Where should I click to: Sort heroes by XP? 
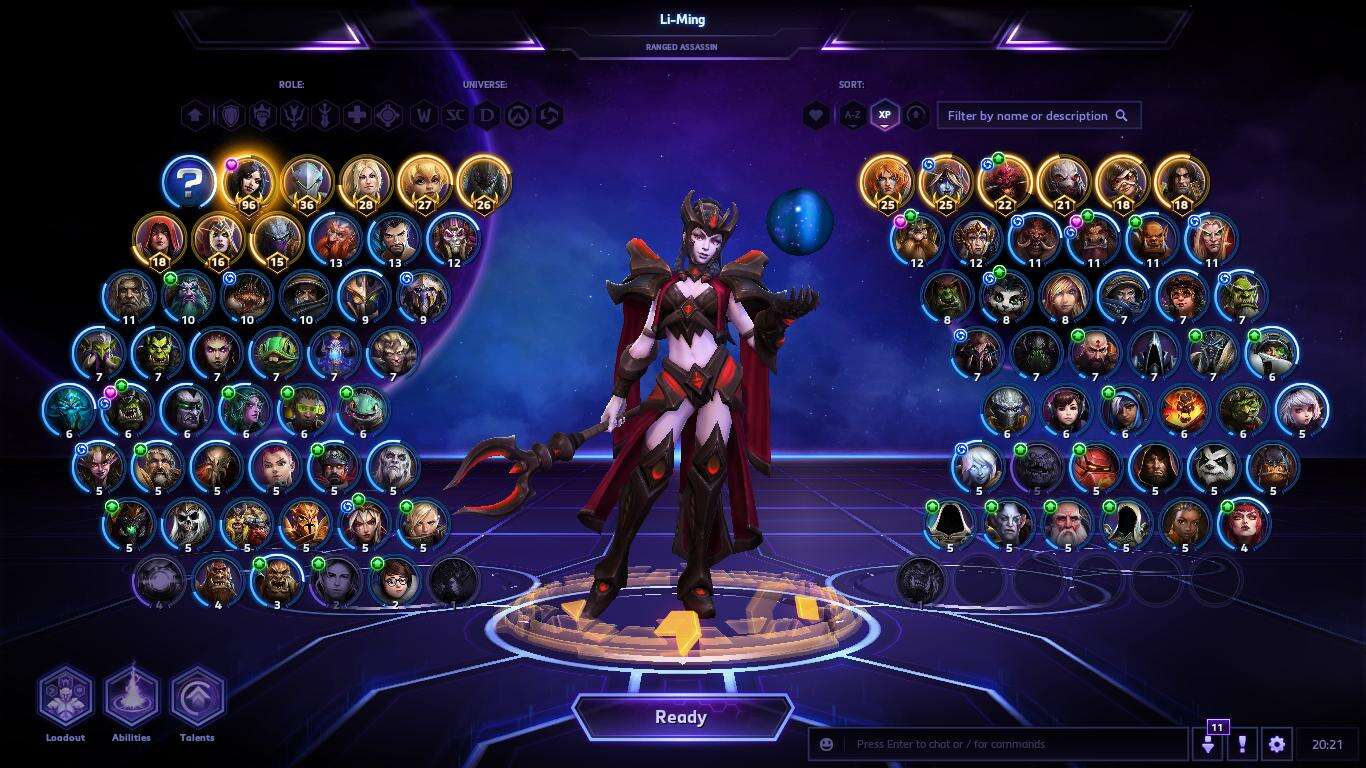pyautogui.click(x=884, y=116)
